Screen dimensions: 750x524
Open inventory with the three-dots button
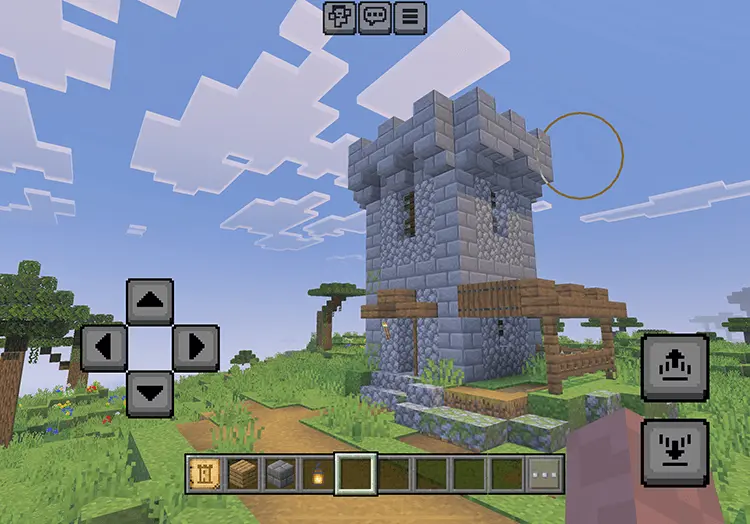[x=545, y=474]
